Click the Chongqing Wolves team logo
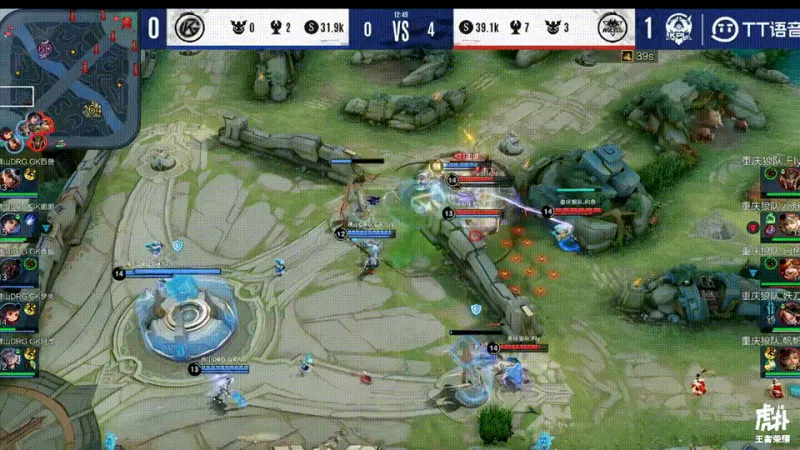Viewport: 800px width, 450px height. (612, 28)
